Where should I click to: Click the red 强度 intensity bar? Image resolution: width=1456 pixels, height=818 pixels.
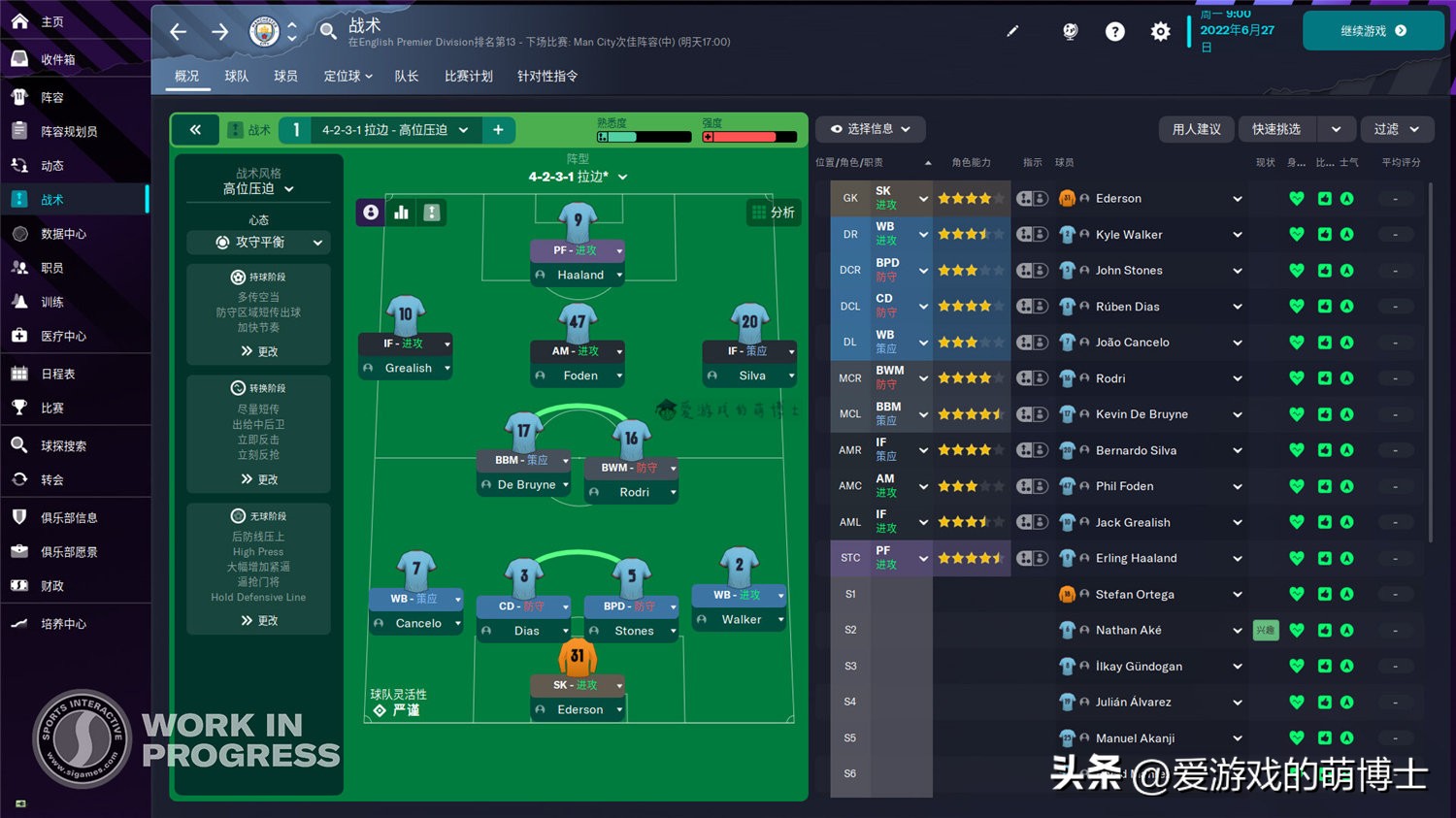click(x=747, y=136)
